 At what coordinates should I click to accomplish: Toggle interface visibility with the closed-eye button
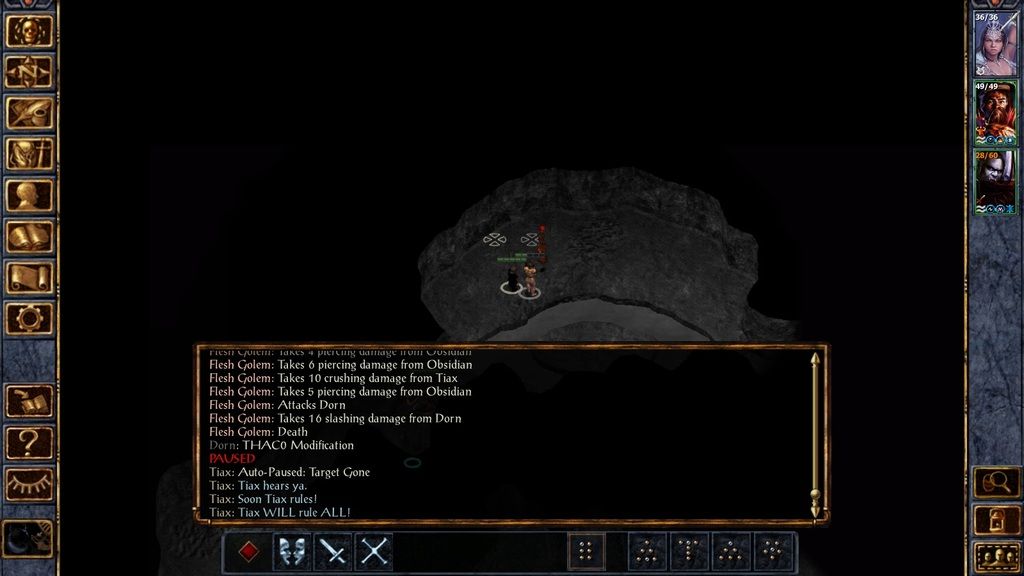(x=29, y=484)
